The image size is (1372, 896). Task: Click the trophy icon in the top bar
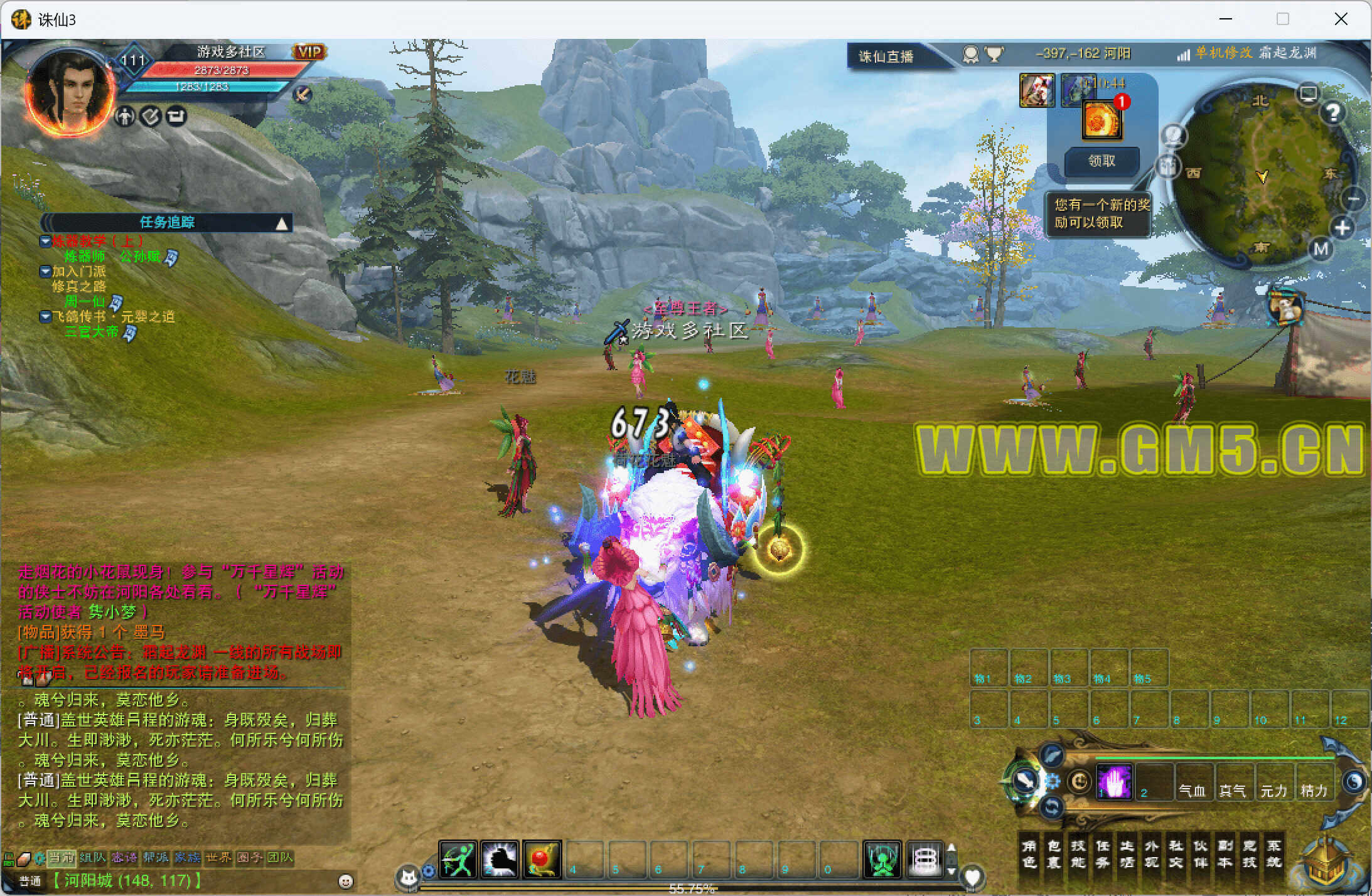click(994, 55)
